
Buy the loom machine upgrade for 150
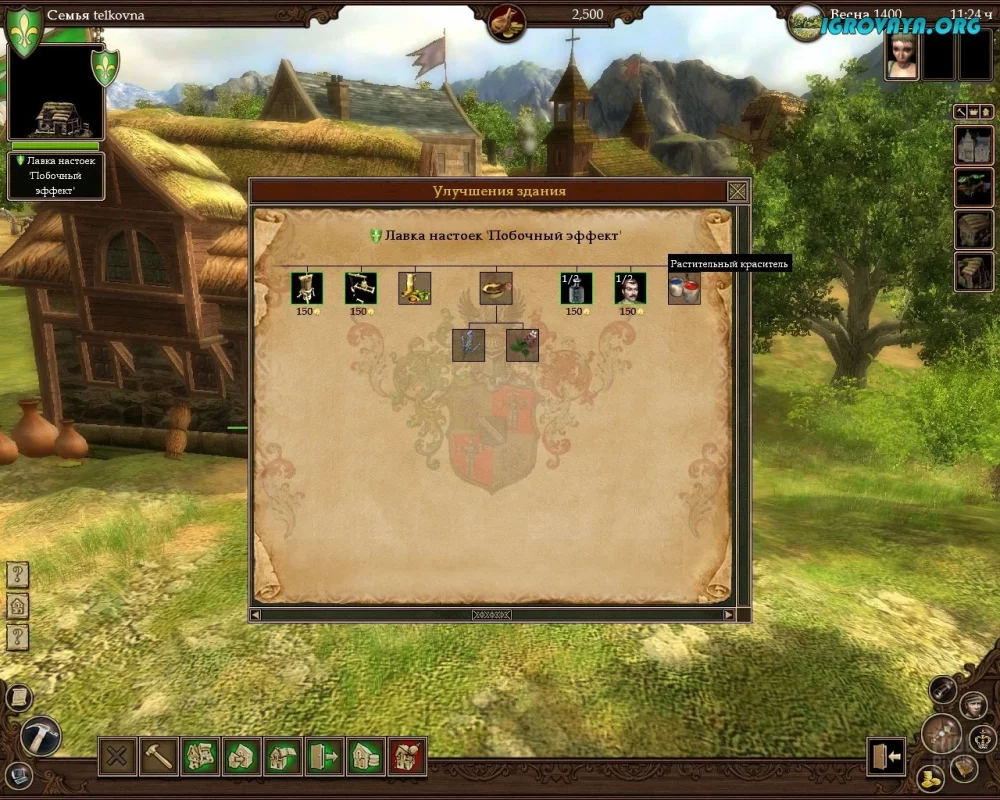coord(360,289)
